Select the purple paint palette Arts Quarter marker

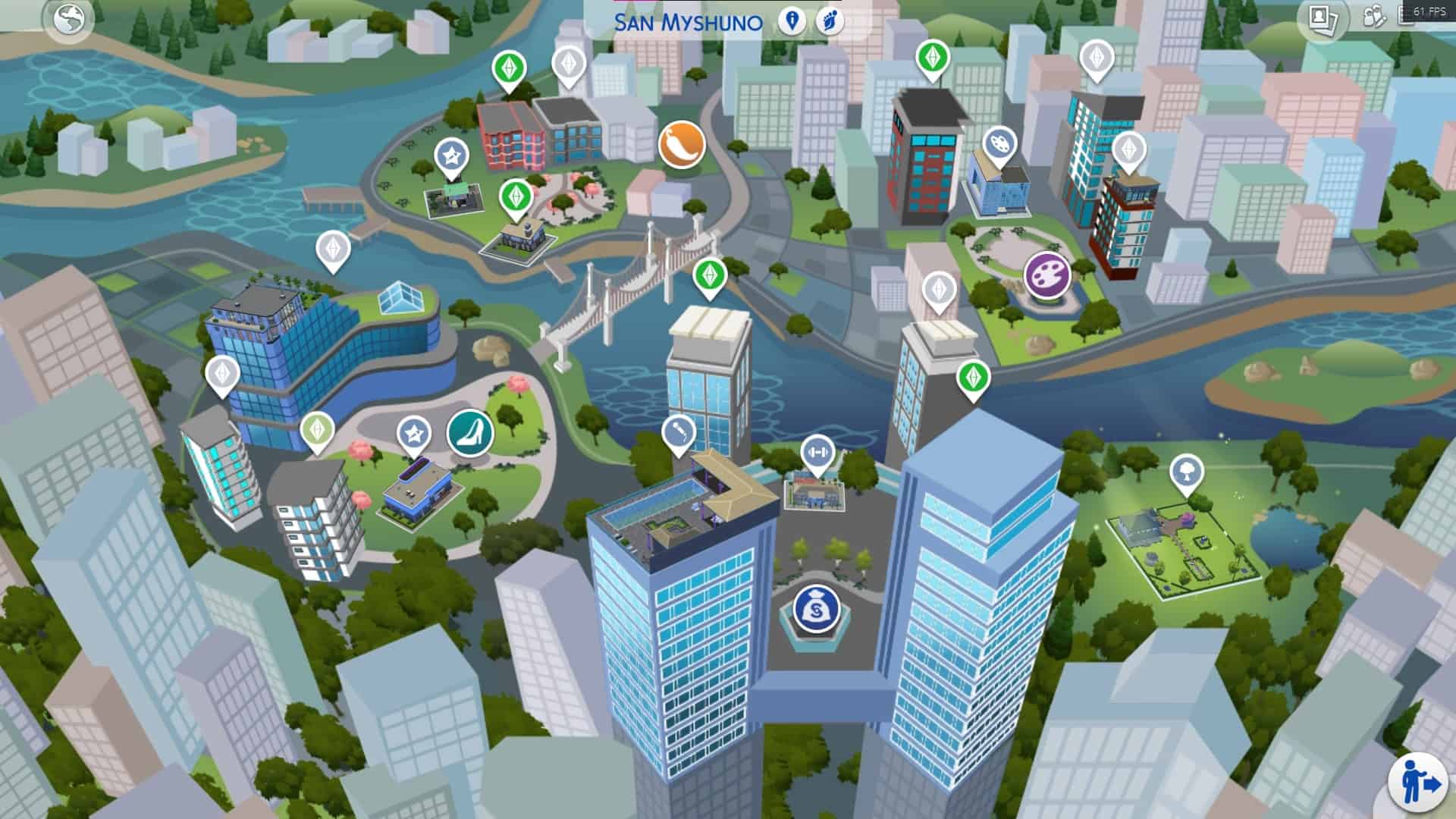[x=1047, y=275]
